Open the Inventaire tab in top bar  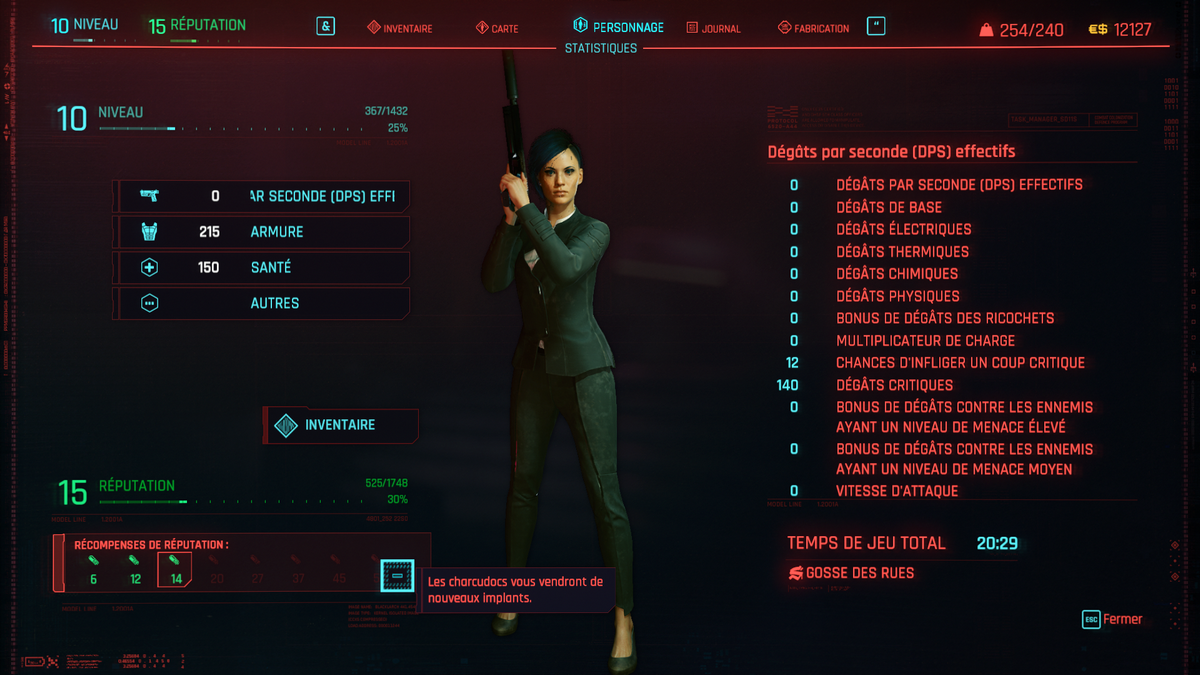click(x=399, y=28)
